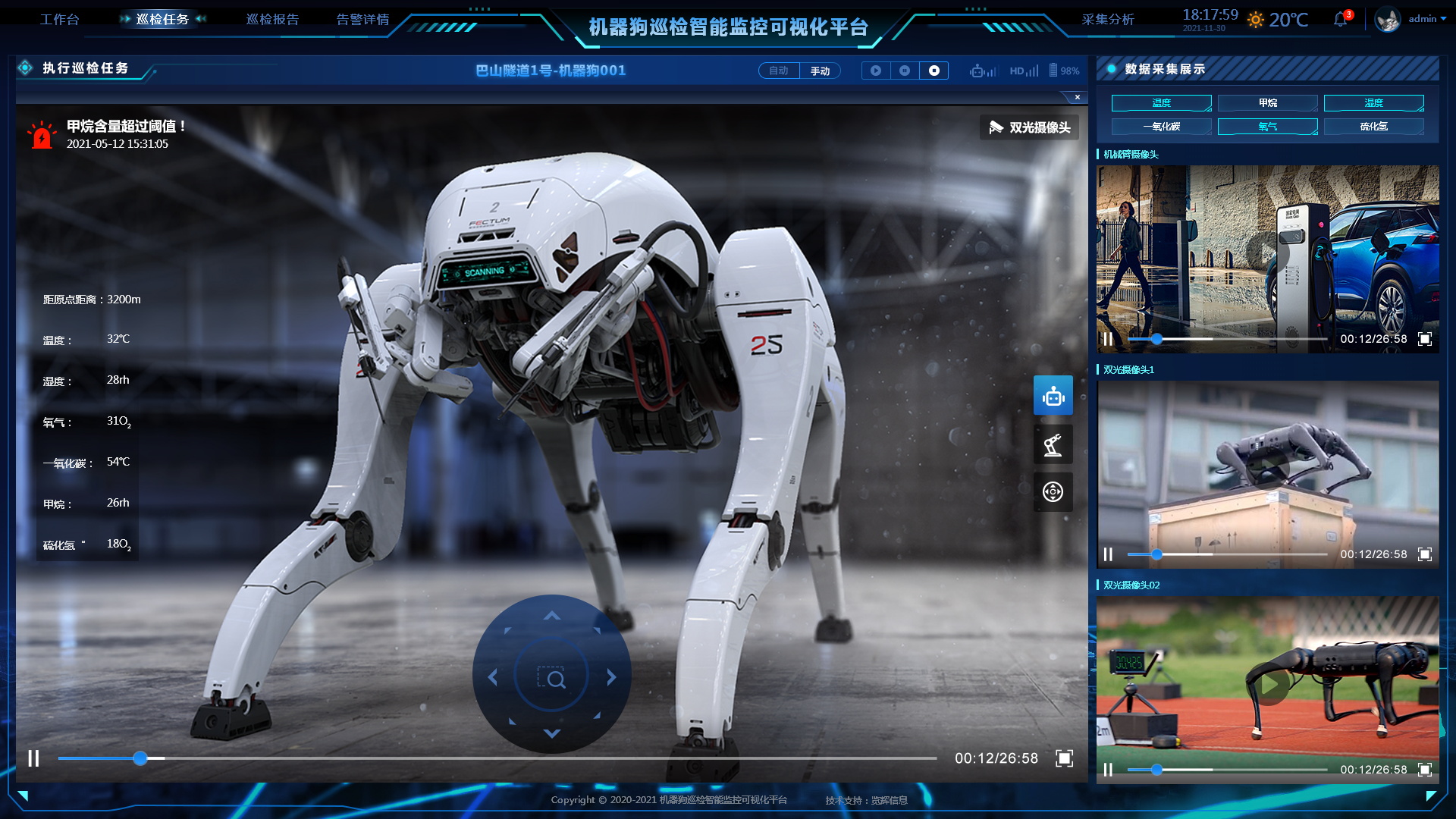The width and height of the screenshot is (1456, 819).
Task: Click the zoom magnifier in the direction pad
Action: (x=552, y=677)
